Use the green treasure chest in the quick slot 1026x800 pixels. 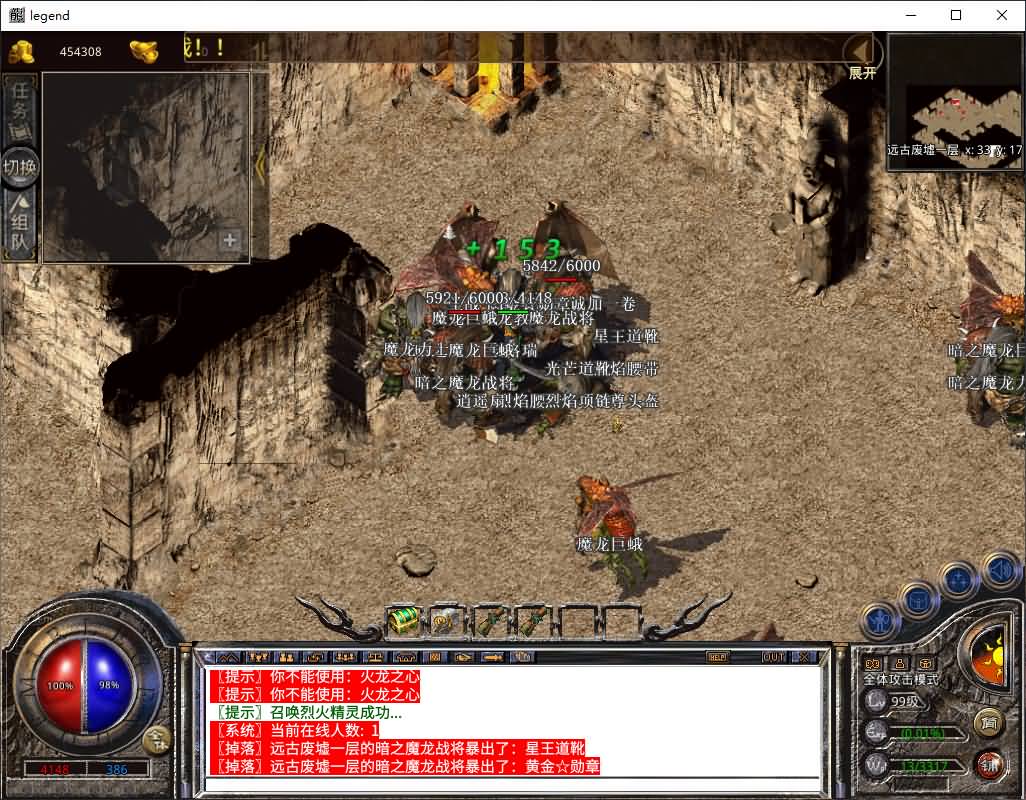click(x=403, y=621)
